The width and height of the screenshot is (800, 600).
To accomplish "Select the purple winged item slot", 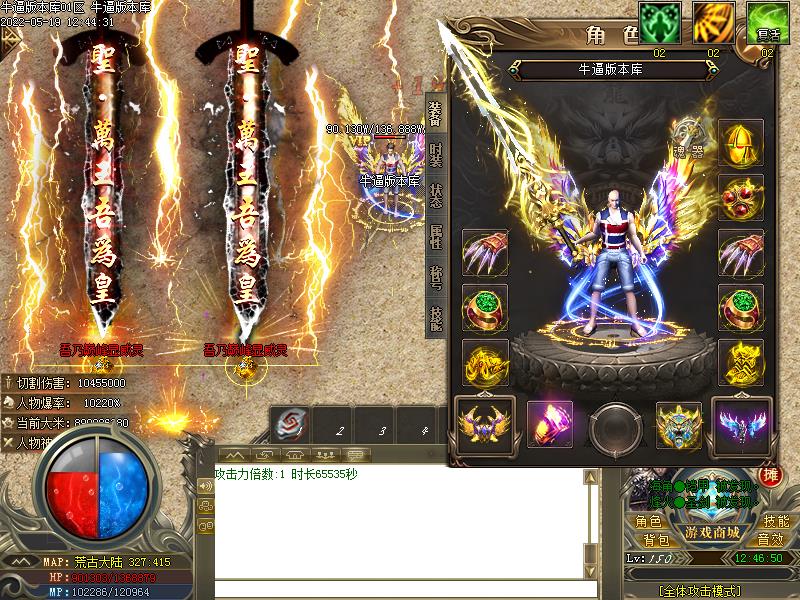I will pyautogui.click(x=741, y=424).
